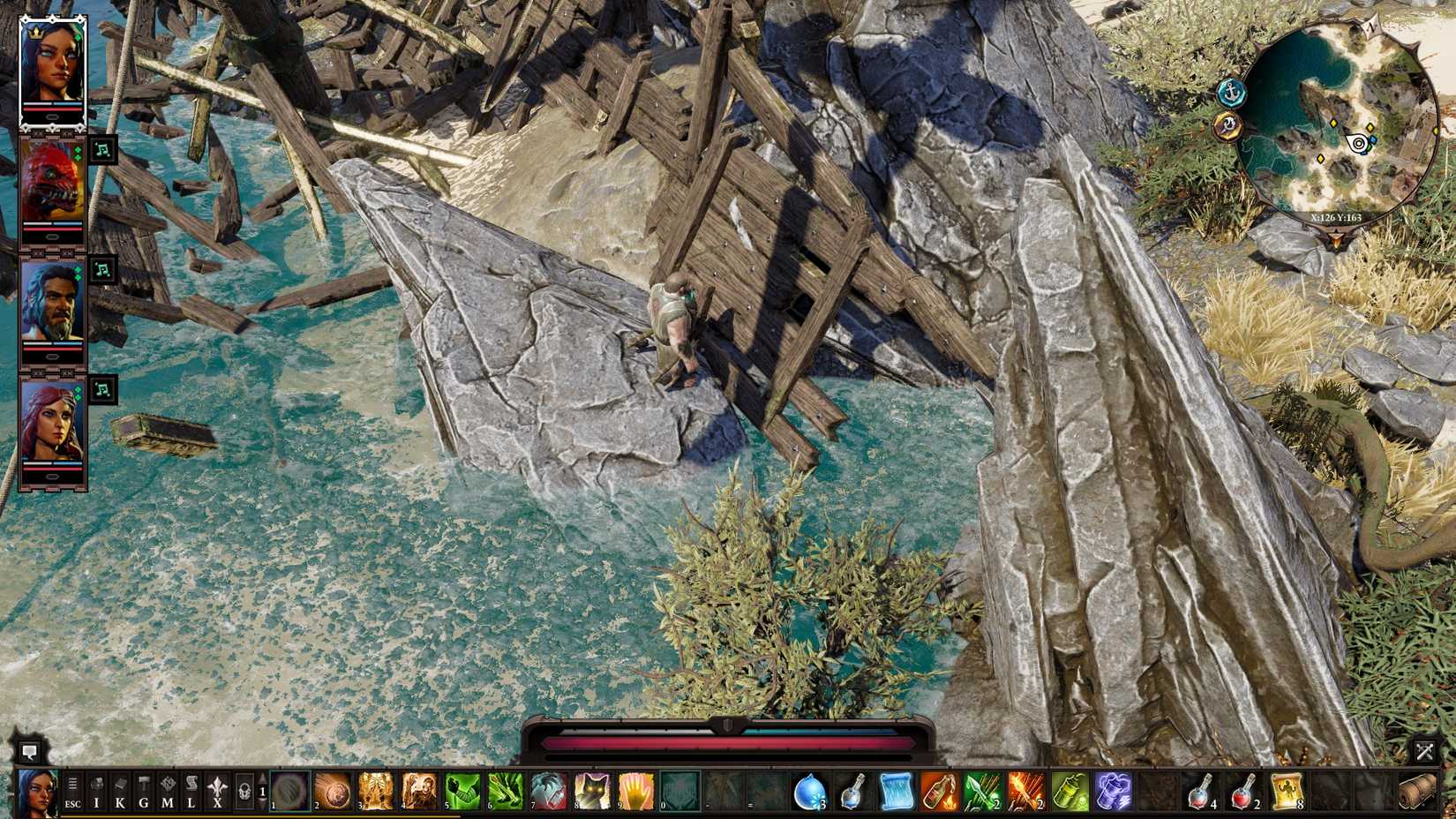
Task: Toggle the music note beside the Red Prince lizard portrait
Action: tap(103, 148)
